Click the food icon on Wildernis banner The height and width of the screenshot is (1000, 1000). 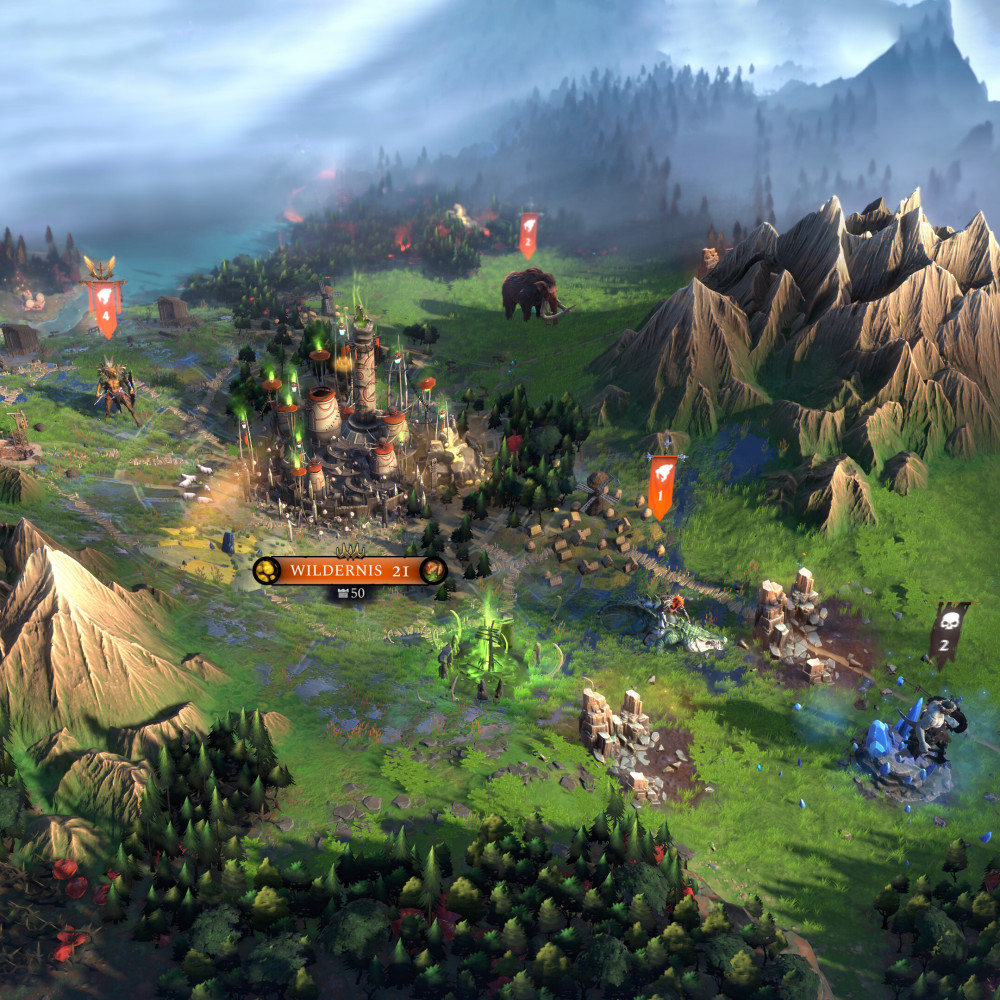[433, 571]
